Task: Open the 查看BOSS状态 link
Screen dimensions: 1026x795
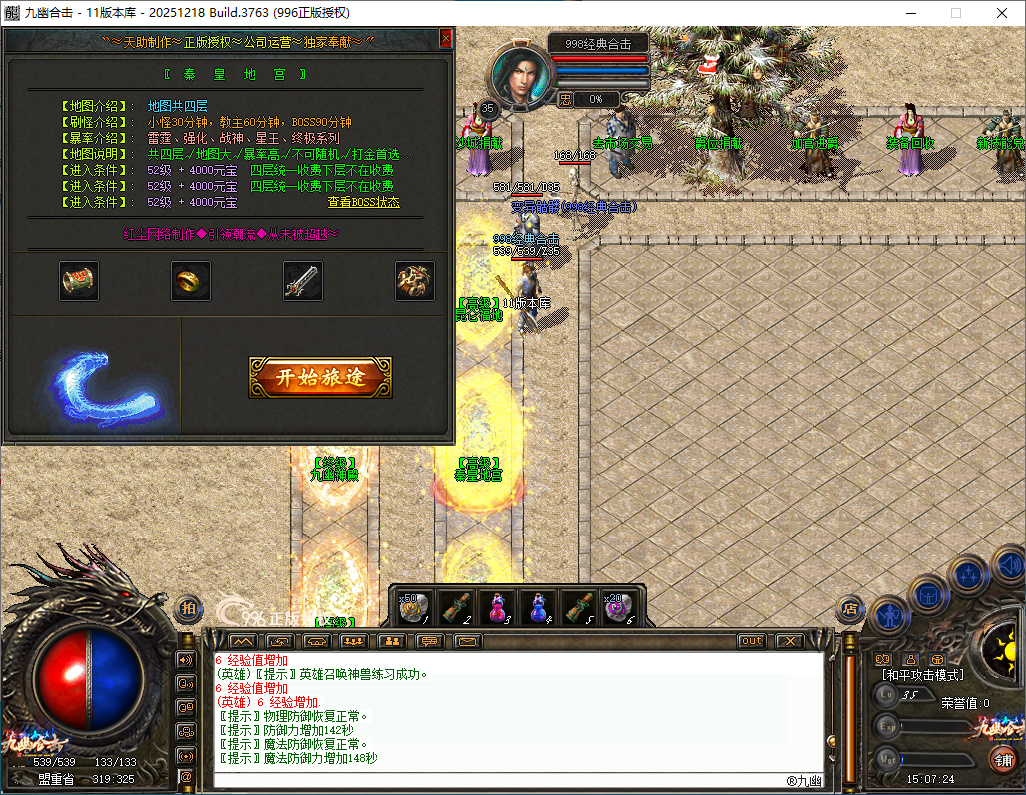Action: click(364, 202)
